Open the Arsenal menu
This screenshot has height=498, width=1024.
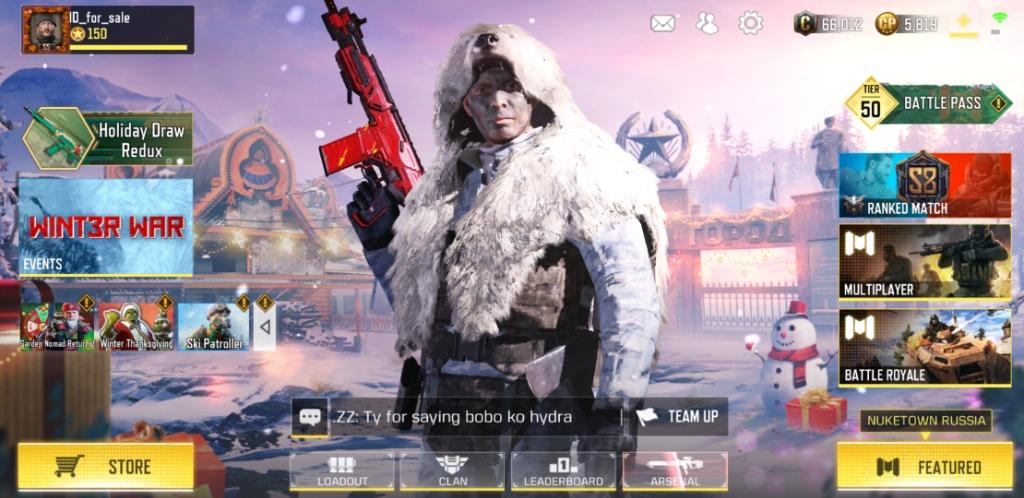click(674, 471)
